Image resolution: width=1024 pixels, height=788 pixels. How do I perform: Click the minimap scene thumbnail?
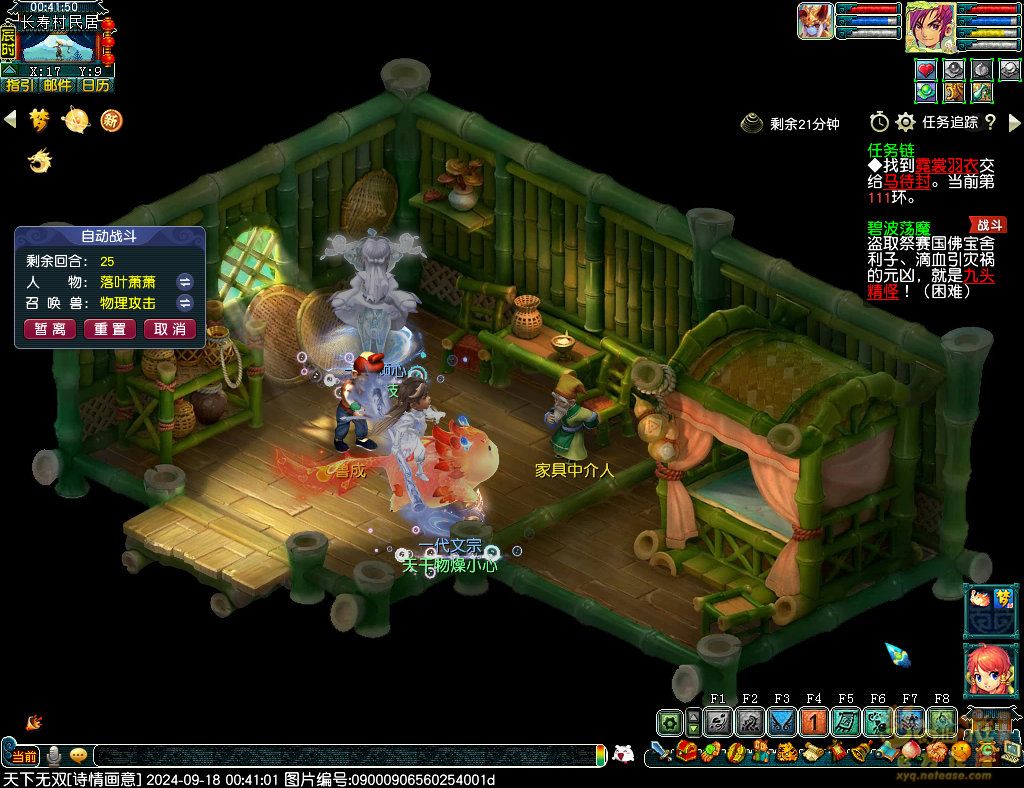58,46
